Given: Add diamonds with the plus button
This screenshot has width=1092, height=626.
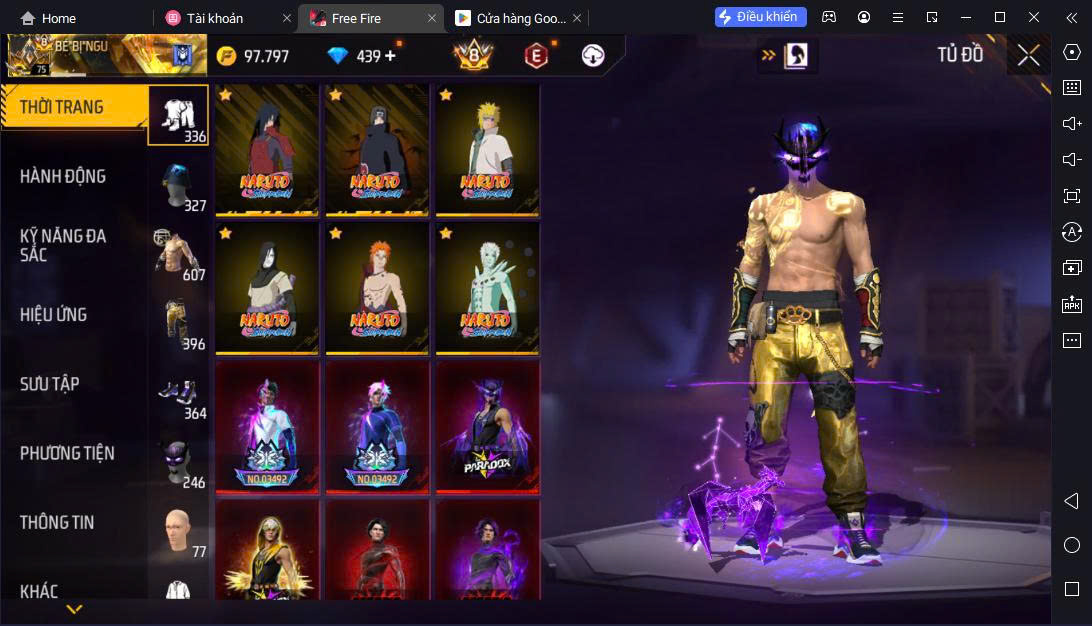Looking at the screenshot, I should point(390,56).
